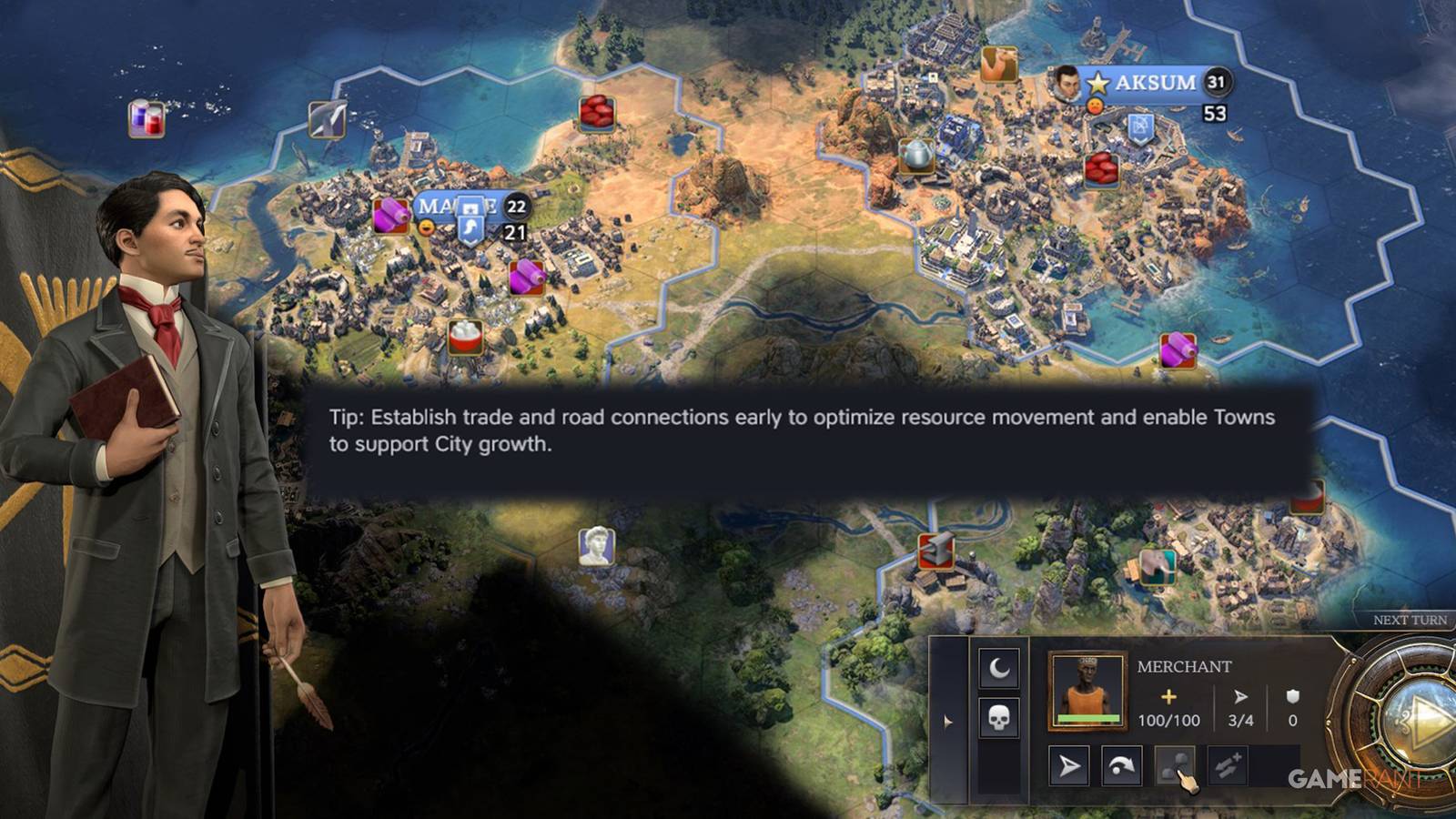Click the Merchant's green health bar
The height and width of the screenshot is (819, 1456).
click(1088, 717)
